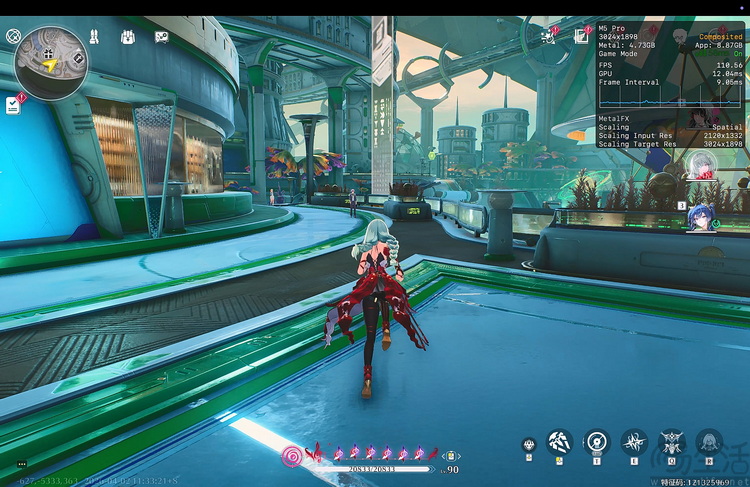Open the backpack inventory icon
Image resolution: width=750 pixels, height=487 pixels.
pyautogui.click(x=127, y=37)
